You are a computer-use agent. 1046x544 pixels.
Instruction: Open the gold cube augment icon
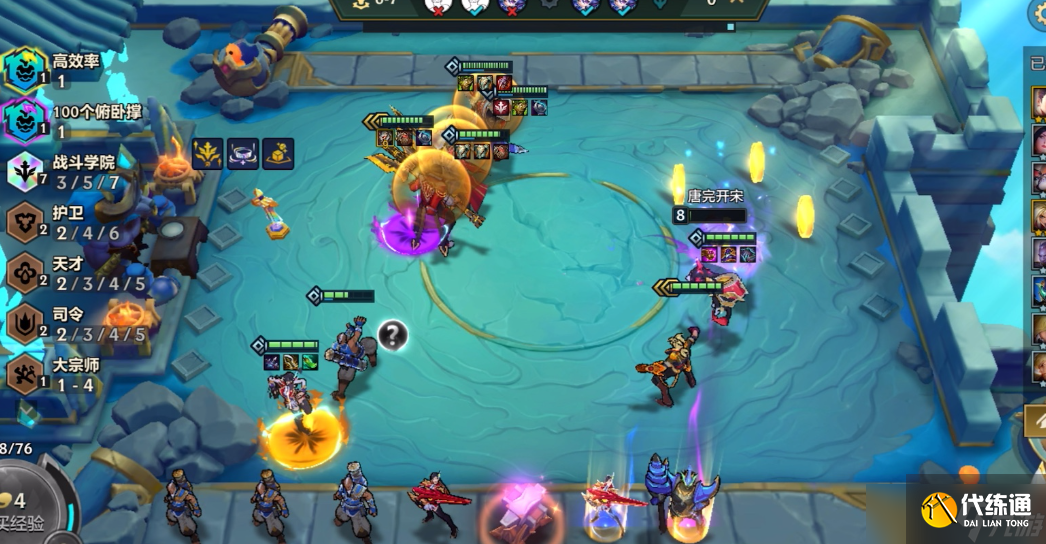point(278,153)
